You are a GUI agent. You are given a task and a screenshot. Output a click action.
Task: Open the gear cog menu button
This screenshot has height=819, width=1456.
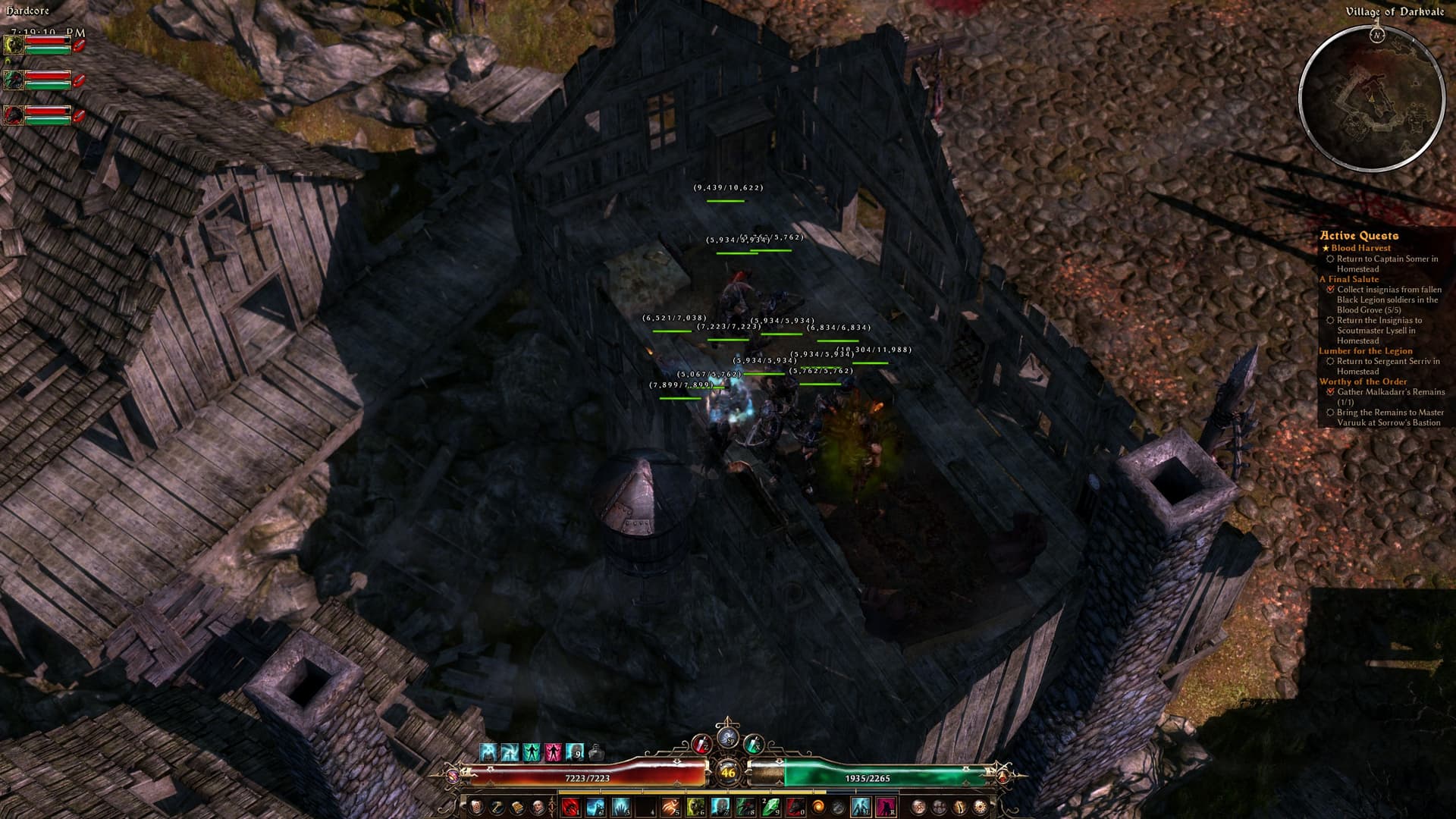(x=980, y=807)
